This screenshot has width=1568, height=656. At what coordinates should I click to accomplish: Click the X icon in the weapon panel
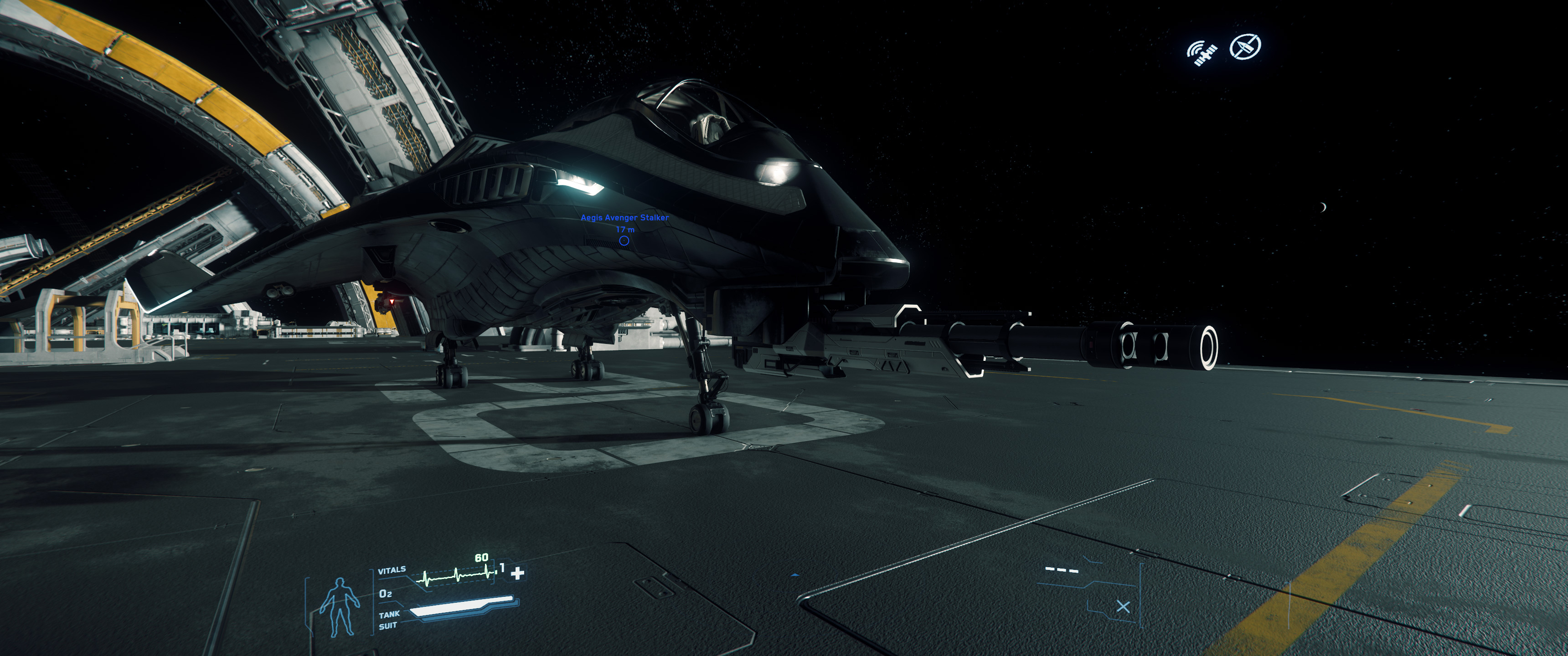coord(1123,607)
